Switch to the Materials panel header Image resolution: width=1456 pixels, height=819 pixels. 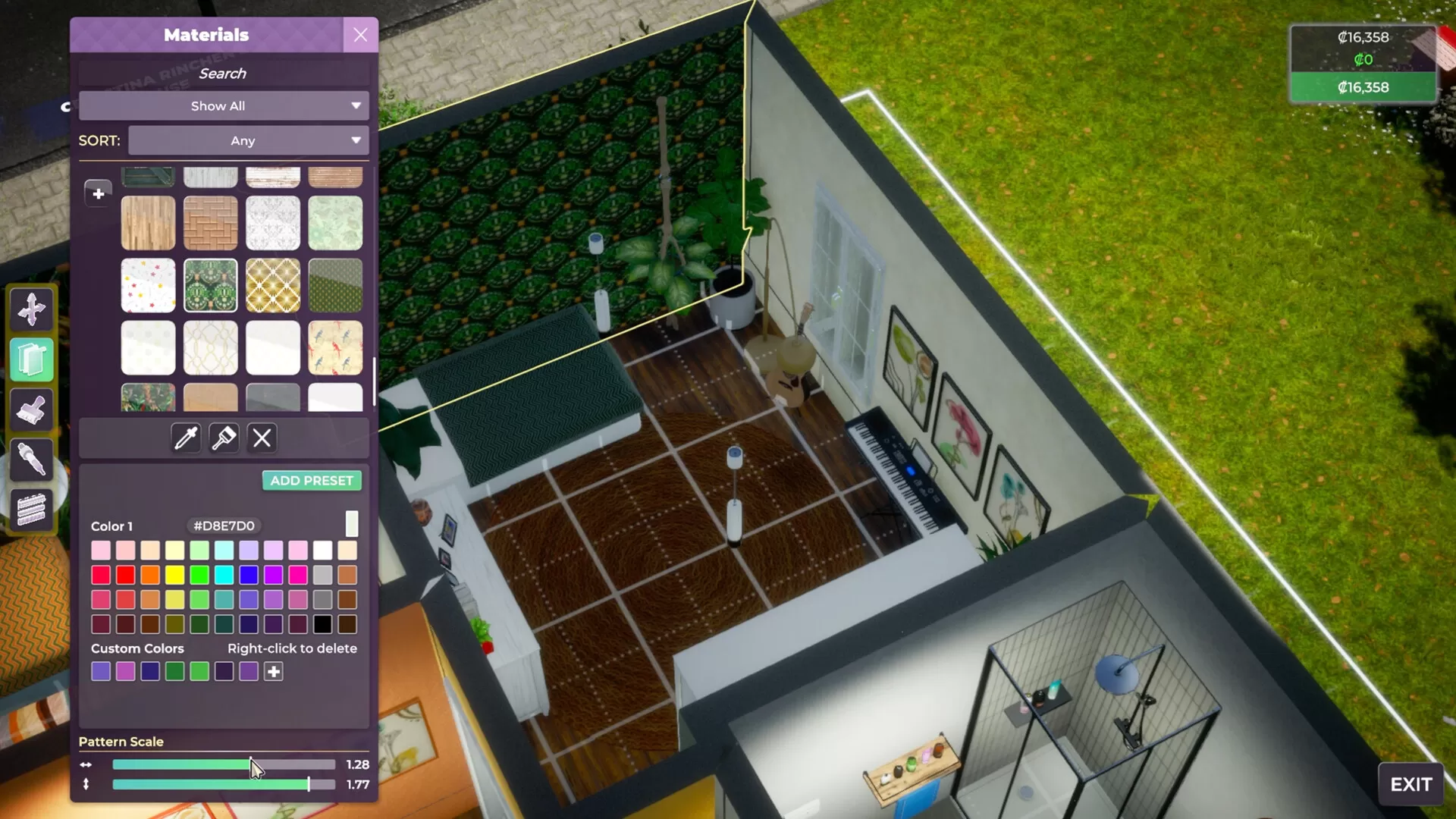[206, 35]
